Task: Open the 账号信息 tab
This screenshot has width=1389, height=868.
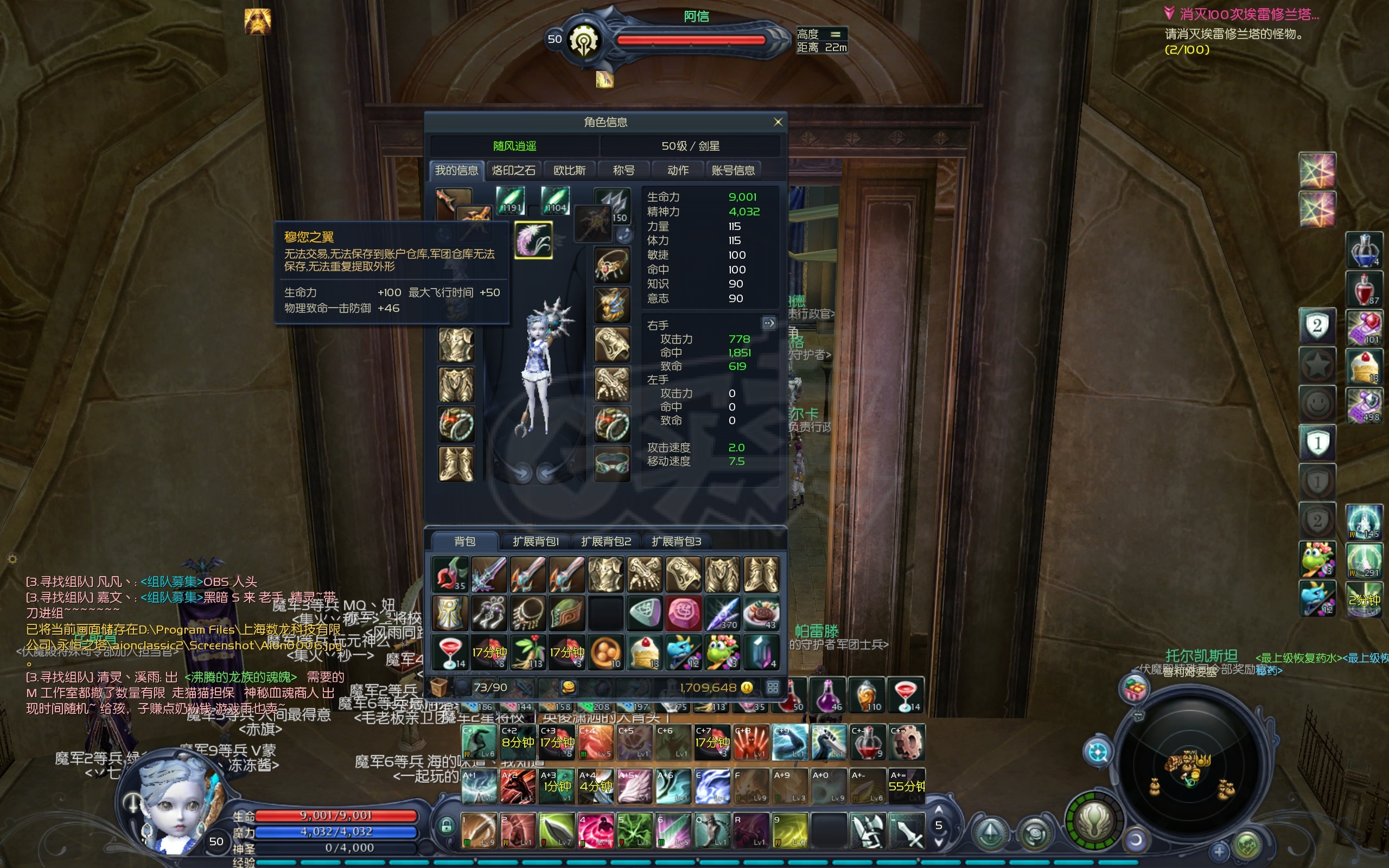Action: [733, 170]
